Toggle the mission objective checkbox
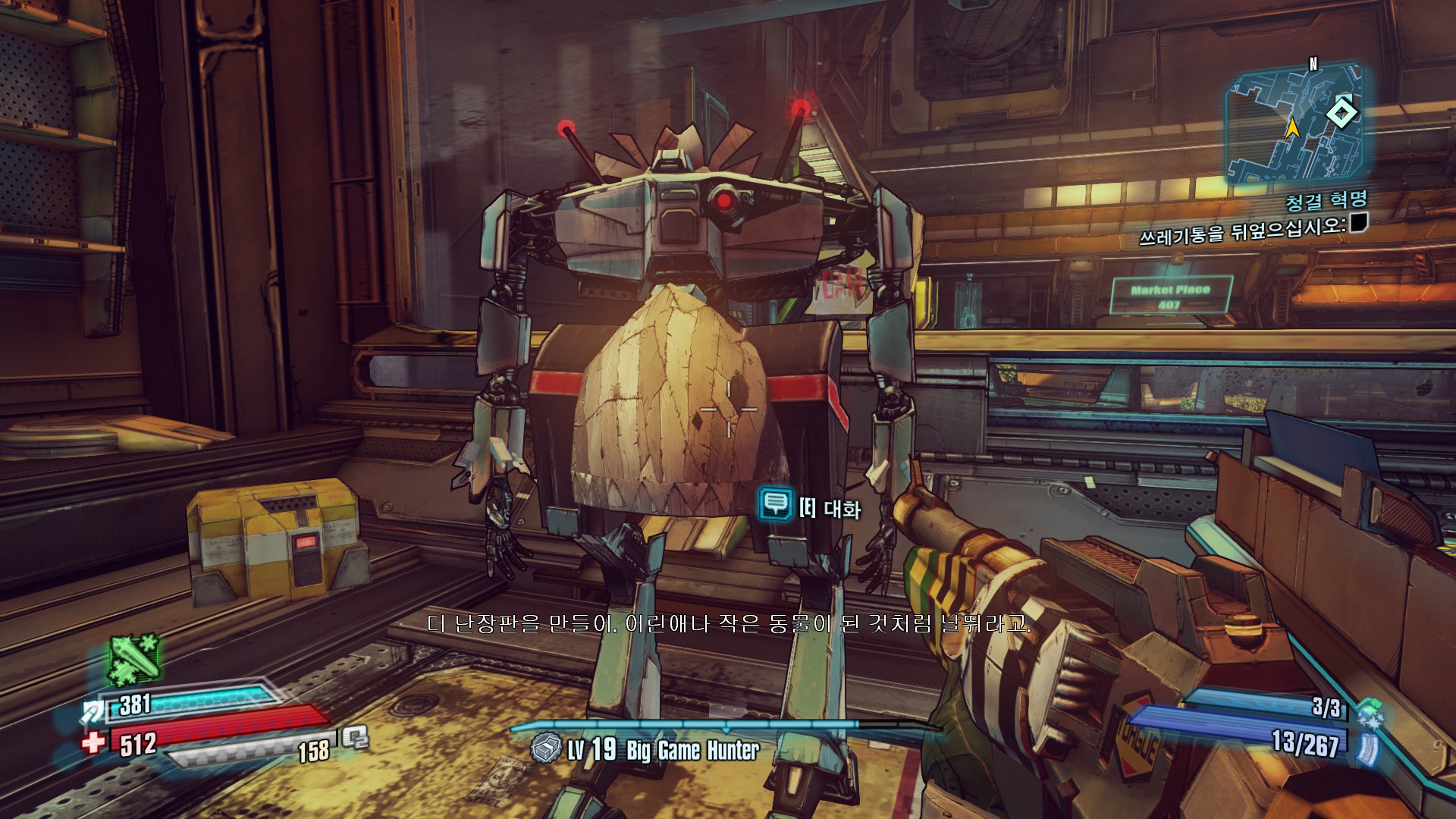The image size is (1456, 819). point(1358,222)
